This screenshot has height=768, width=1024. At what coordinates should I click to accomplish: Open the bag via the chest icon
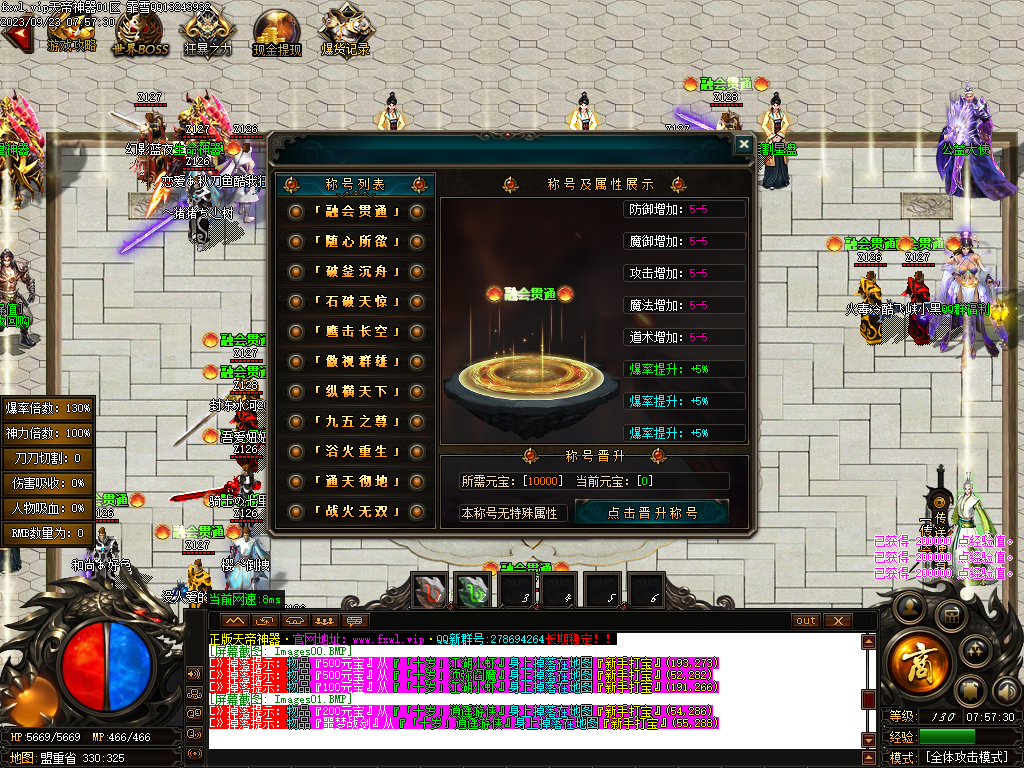(x=950, y=614)
